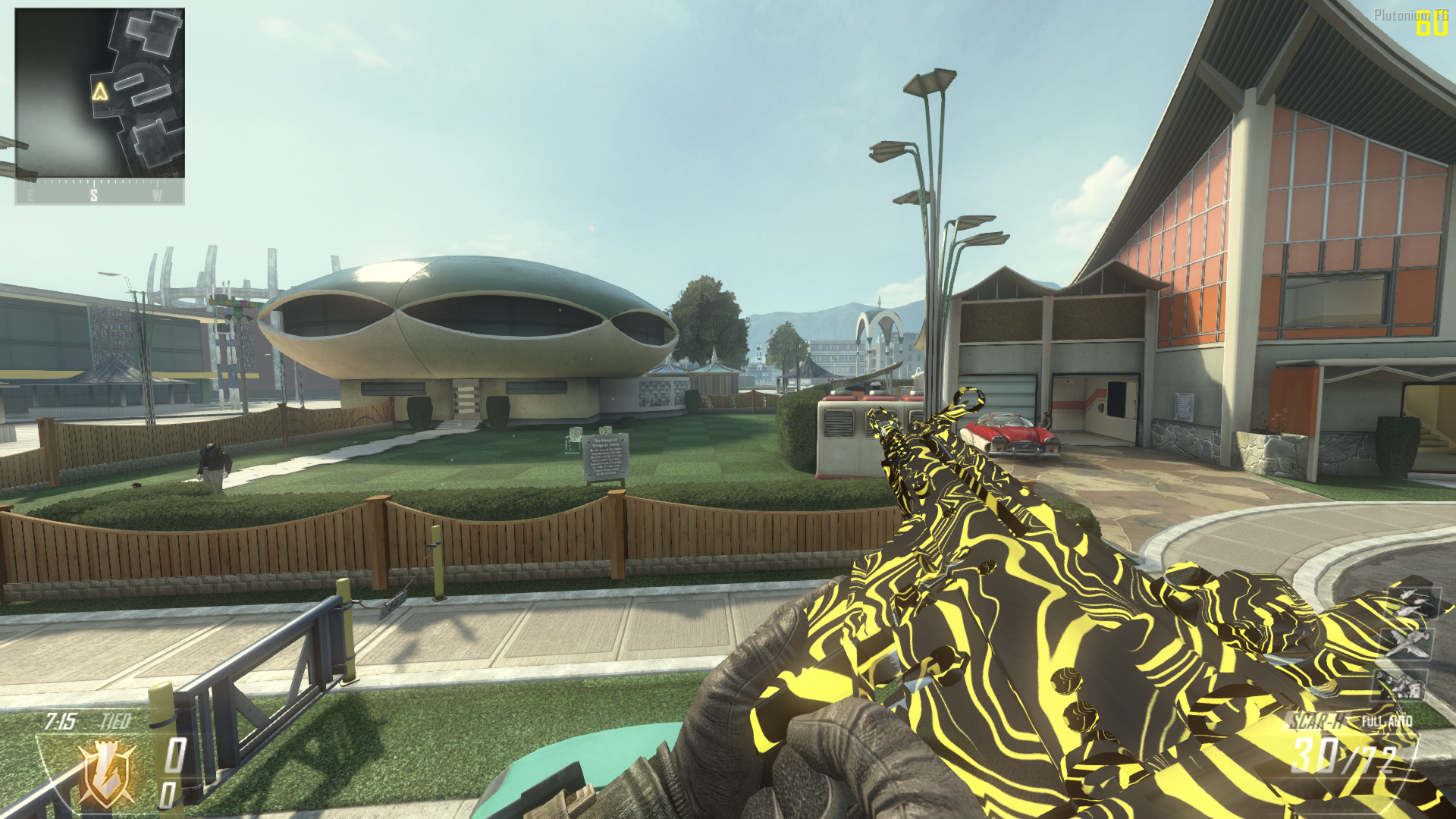Click the gold team faction emblem
1456x819 pixels.
click(x=108, y=774)
